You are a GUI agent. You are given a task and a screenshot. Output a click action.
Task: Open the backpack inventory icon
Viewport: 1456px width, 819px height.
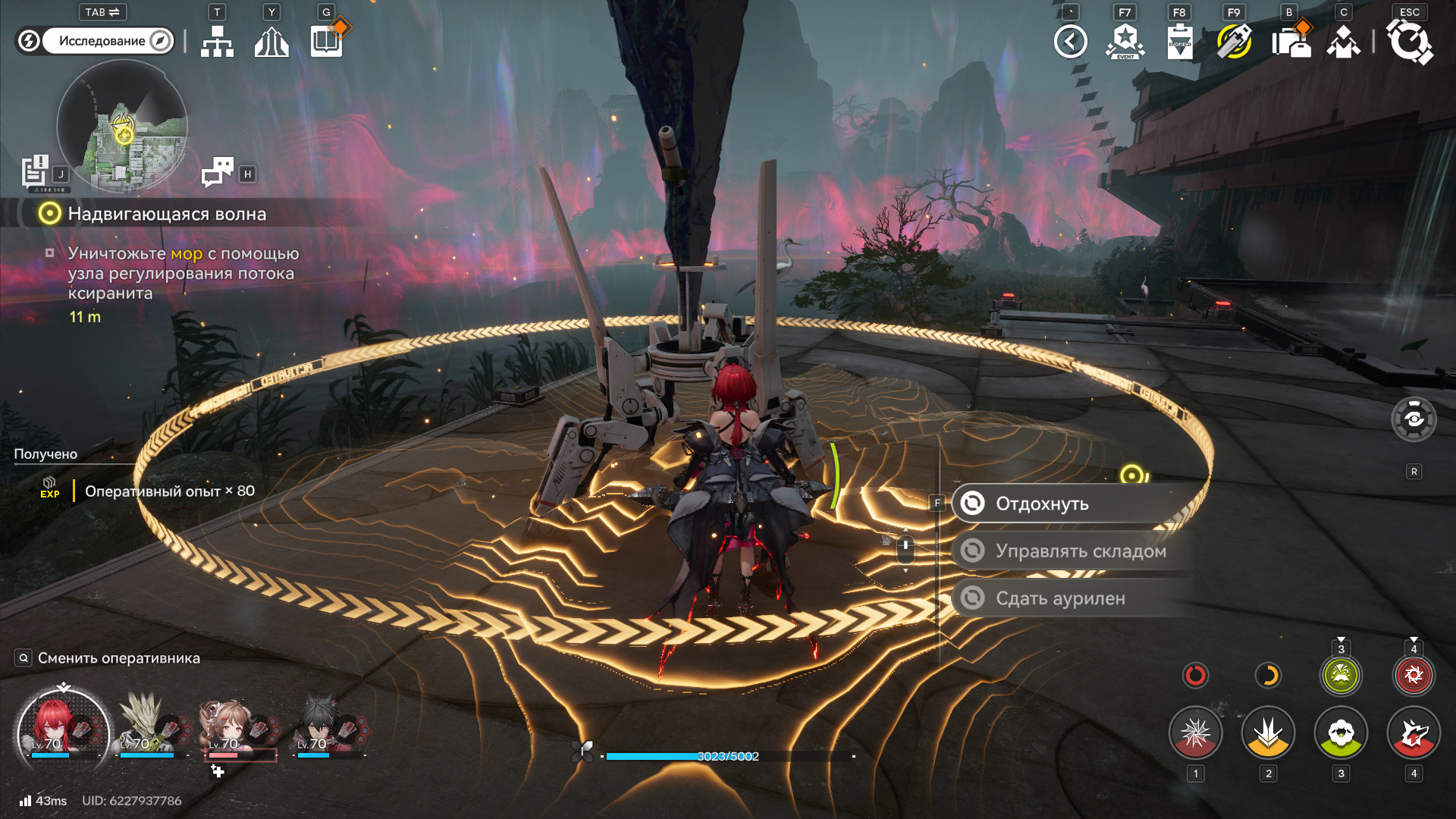(1291, 42)
